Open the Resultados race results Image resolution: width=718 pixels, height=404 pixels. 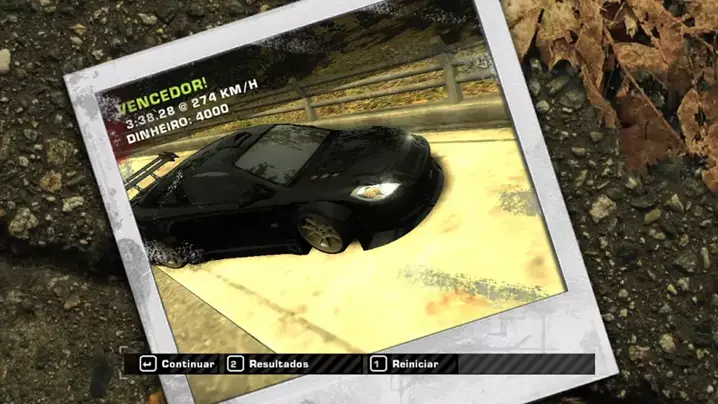point(269,364)
